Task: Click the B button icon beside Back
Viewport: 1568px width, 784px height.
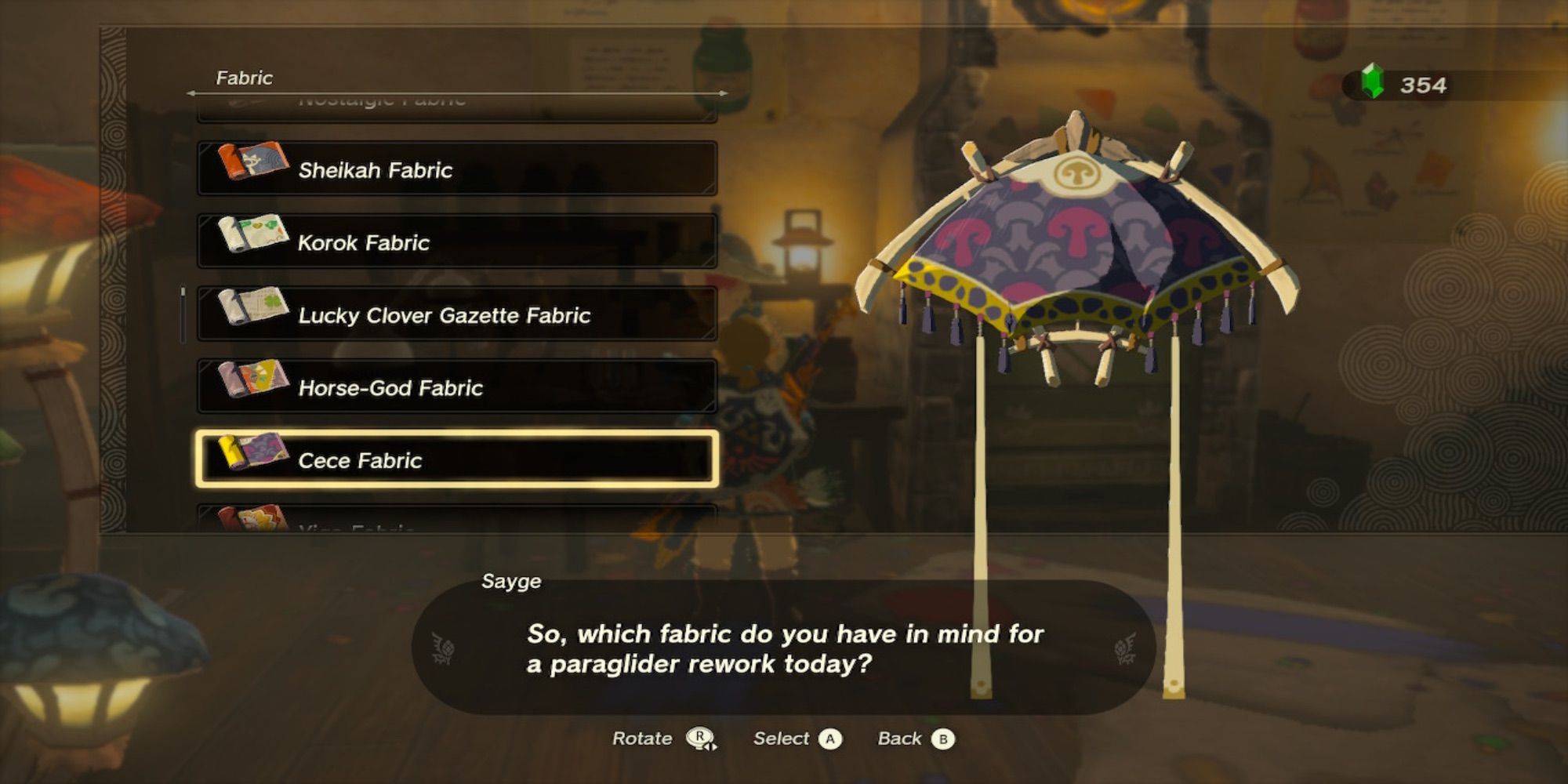Action: click(943, 739)
